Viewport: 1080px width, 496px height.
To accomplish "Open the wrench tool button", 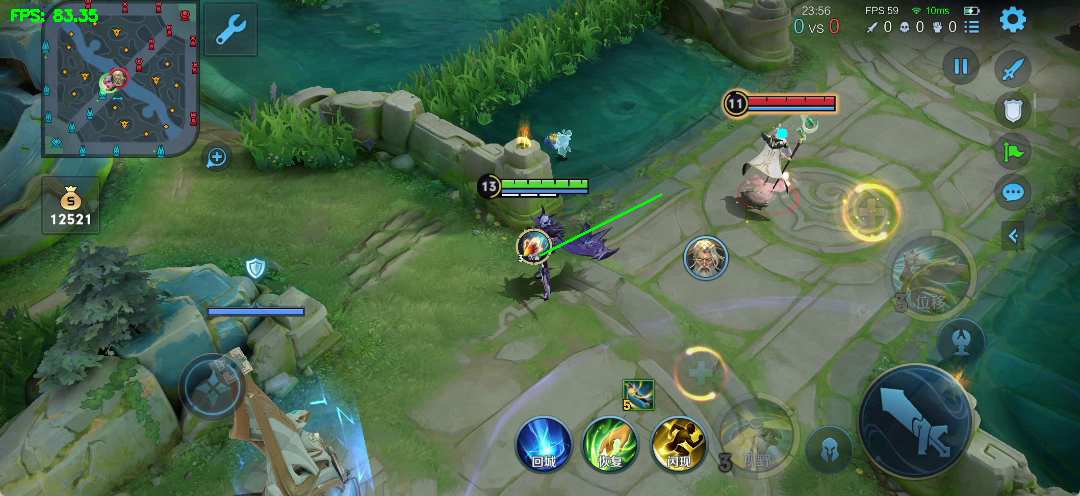I will pyautogui.click(x=231, y=30).
